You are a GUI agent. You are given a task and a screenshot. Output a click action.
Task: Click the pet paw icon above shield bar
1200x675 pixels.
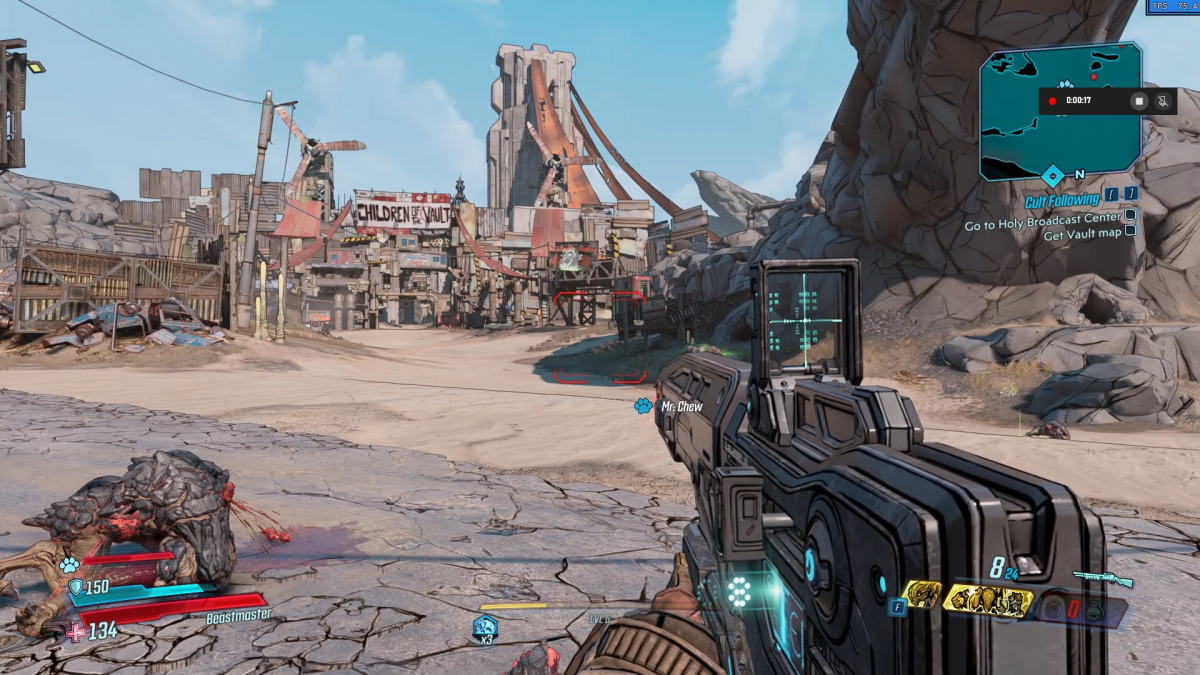tap(69, 565)
